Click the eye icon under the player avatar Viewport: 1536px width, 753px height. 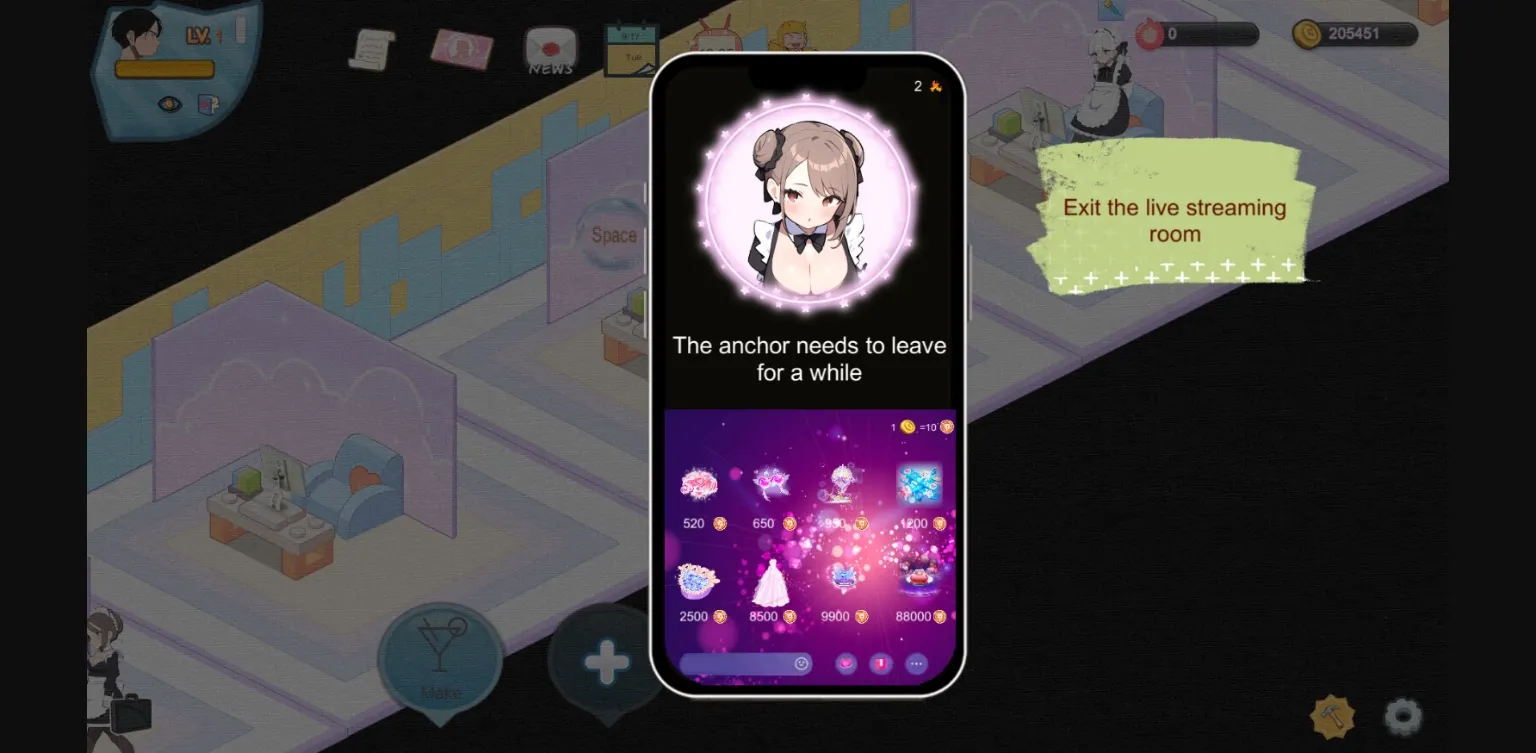click(x=168, y=103)
